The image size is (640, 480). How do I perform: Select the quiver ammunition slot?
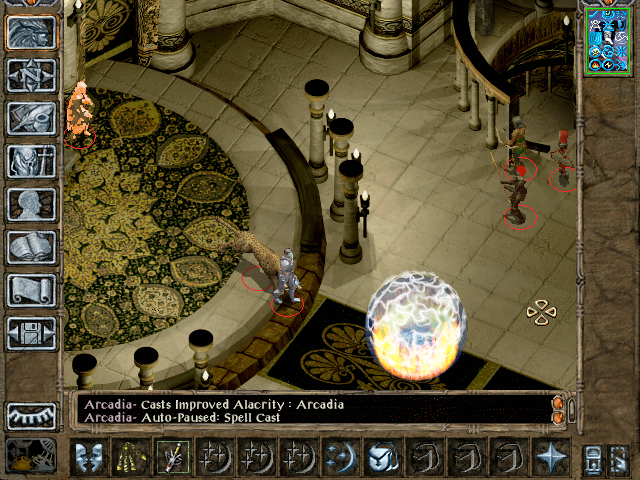pyautogui.click(x=130, y=457)
